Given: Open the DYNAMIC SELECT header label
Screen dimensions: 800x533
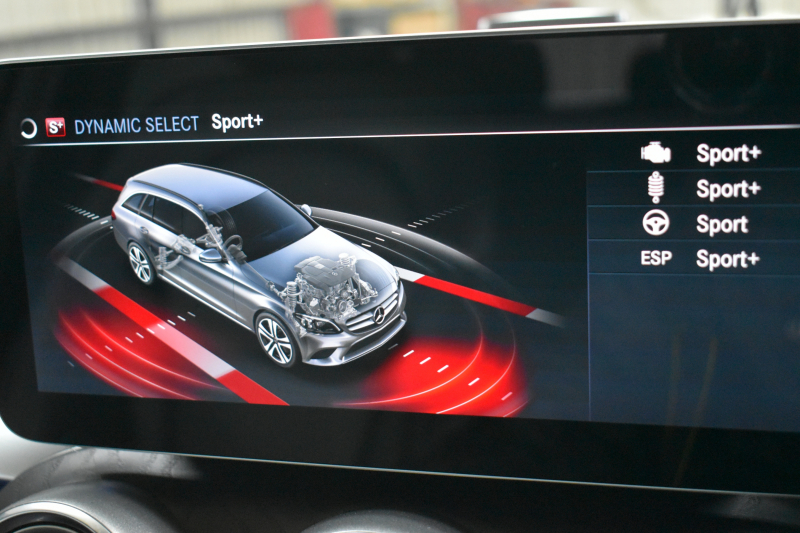Looking at the screenshot, I should coord(136,126).
